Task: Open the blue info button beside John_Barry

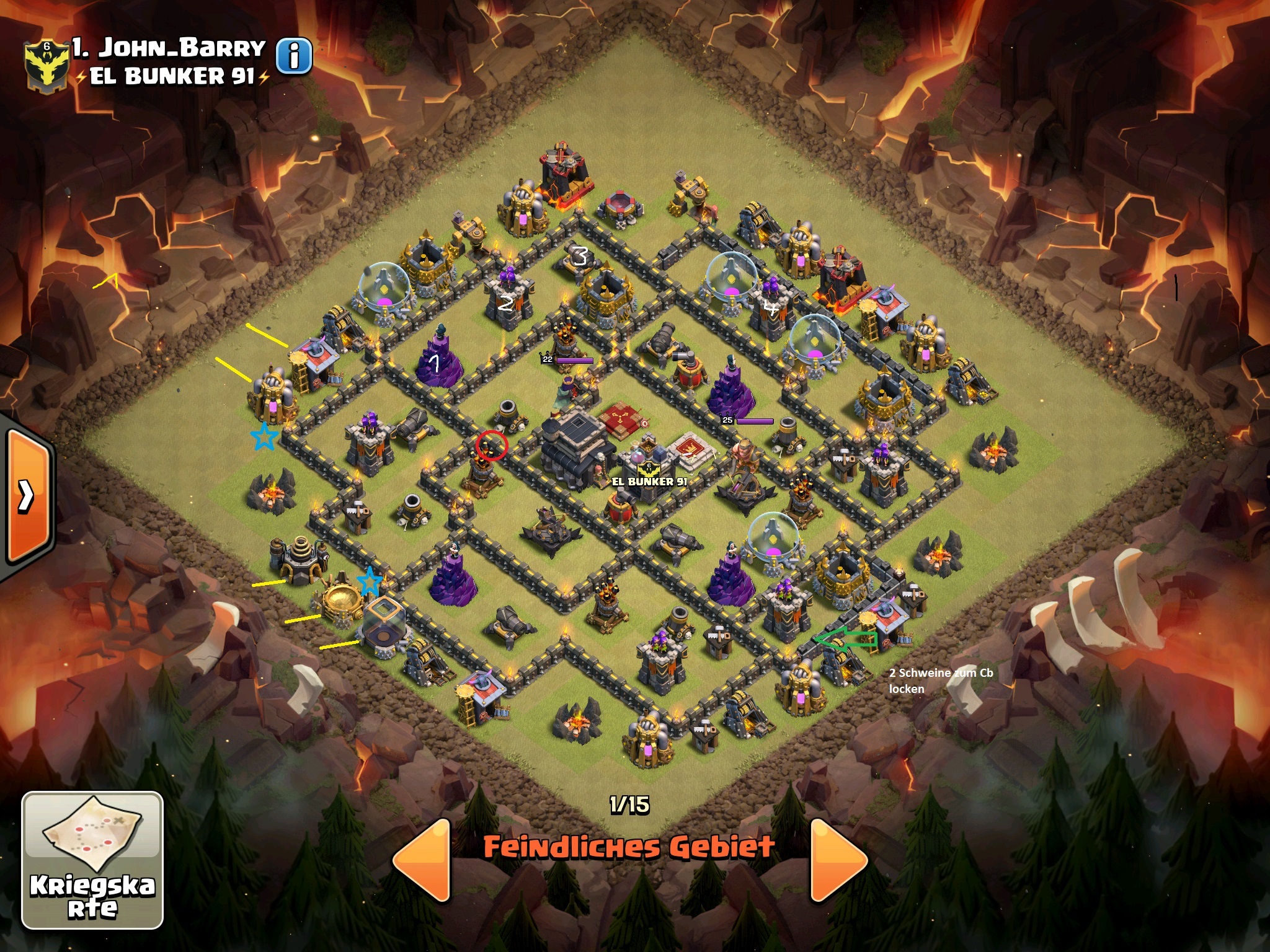Action: [293, 56]
